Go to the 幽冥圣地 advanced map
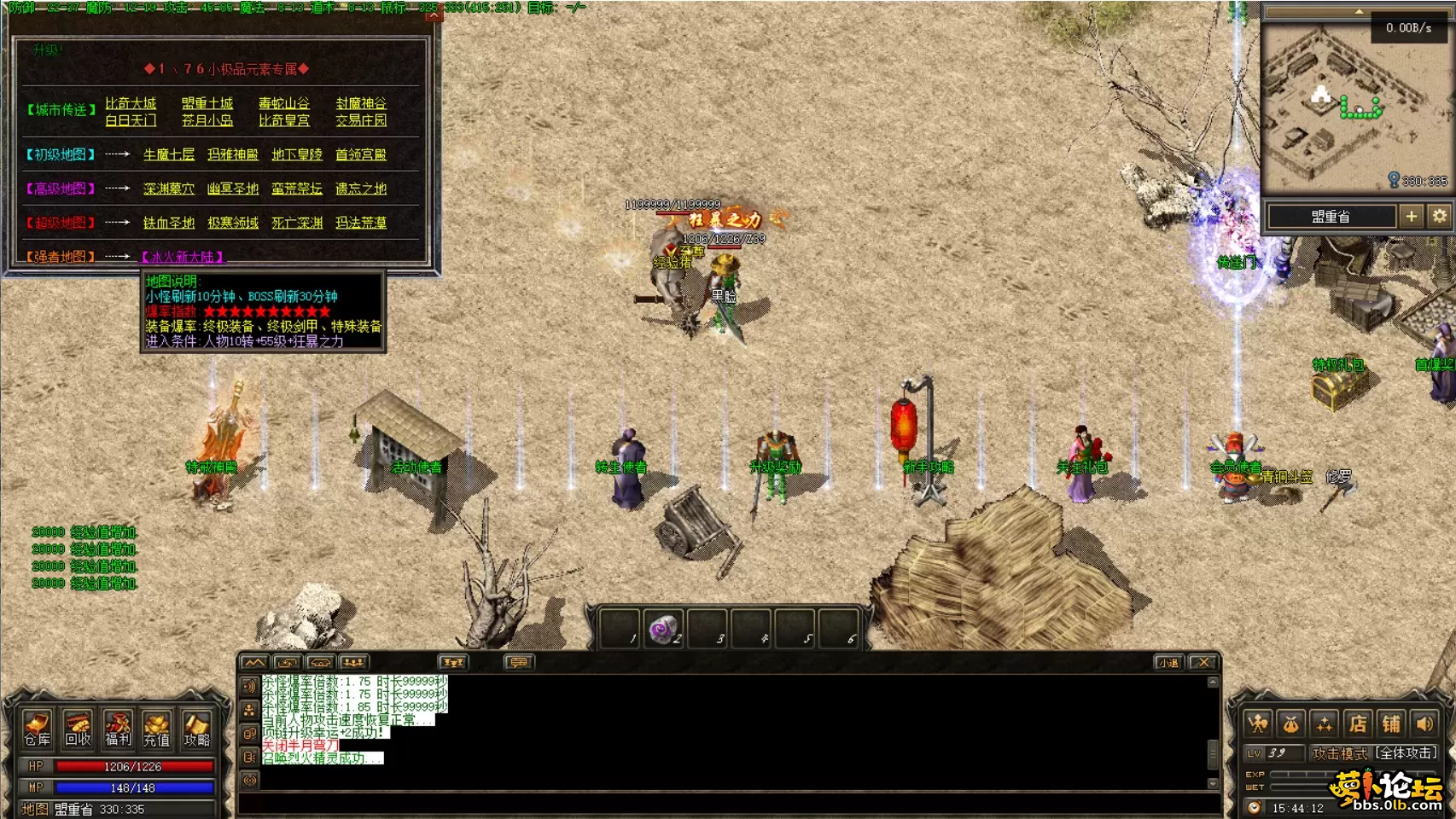 [x=232, y=189]
